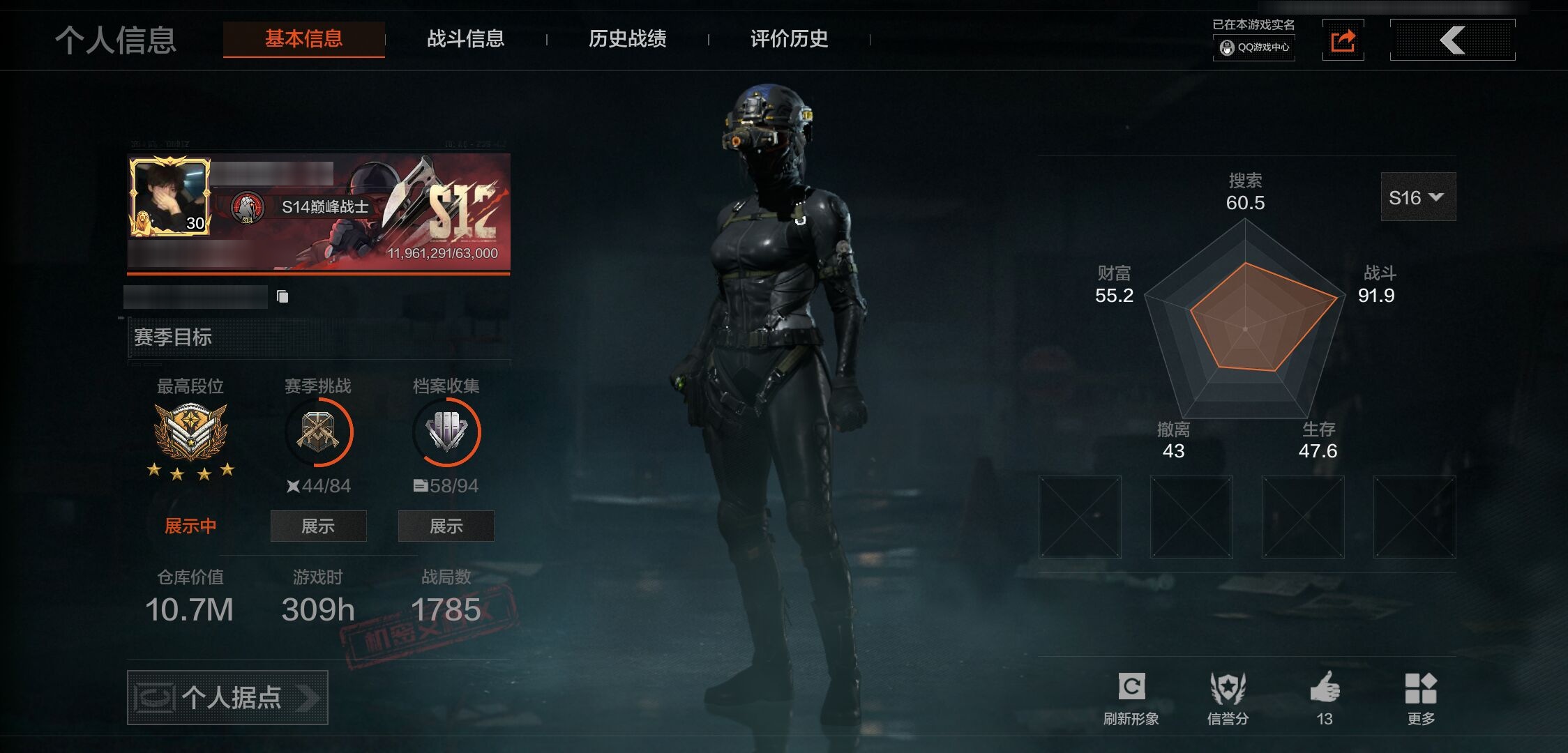Refresh appearance with 刷新形象
This screenshot has width=1568, height=753.
point(1131,698)
